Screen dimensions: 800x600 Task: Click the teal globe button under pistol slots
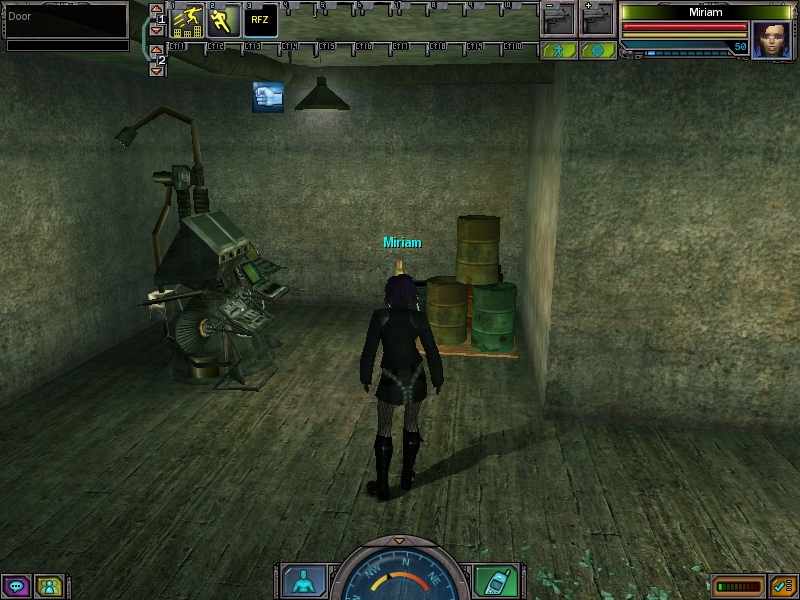597,49
